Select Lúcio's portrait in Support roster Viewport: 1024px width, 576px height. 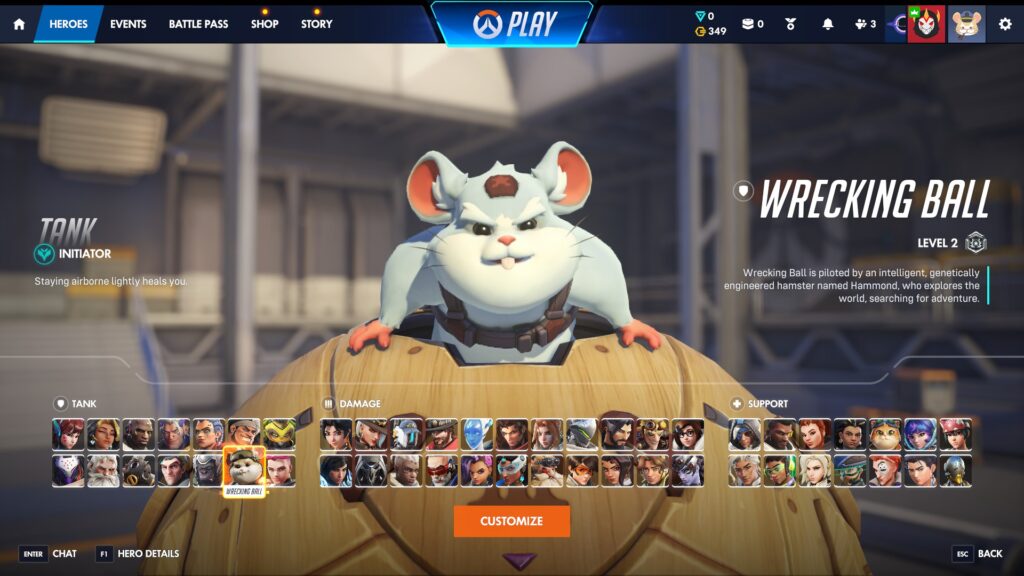[780, 471]
